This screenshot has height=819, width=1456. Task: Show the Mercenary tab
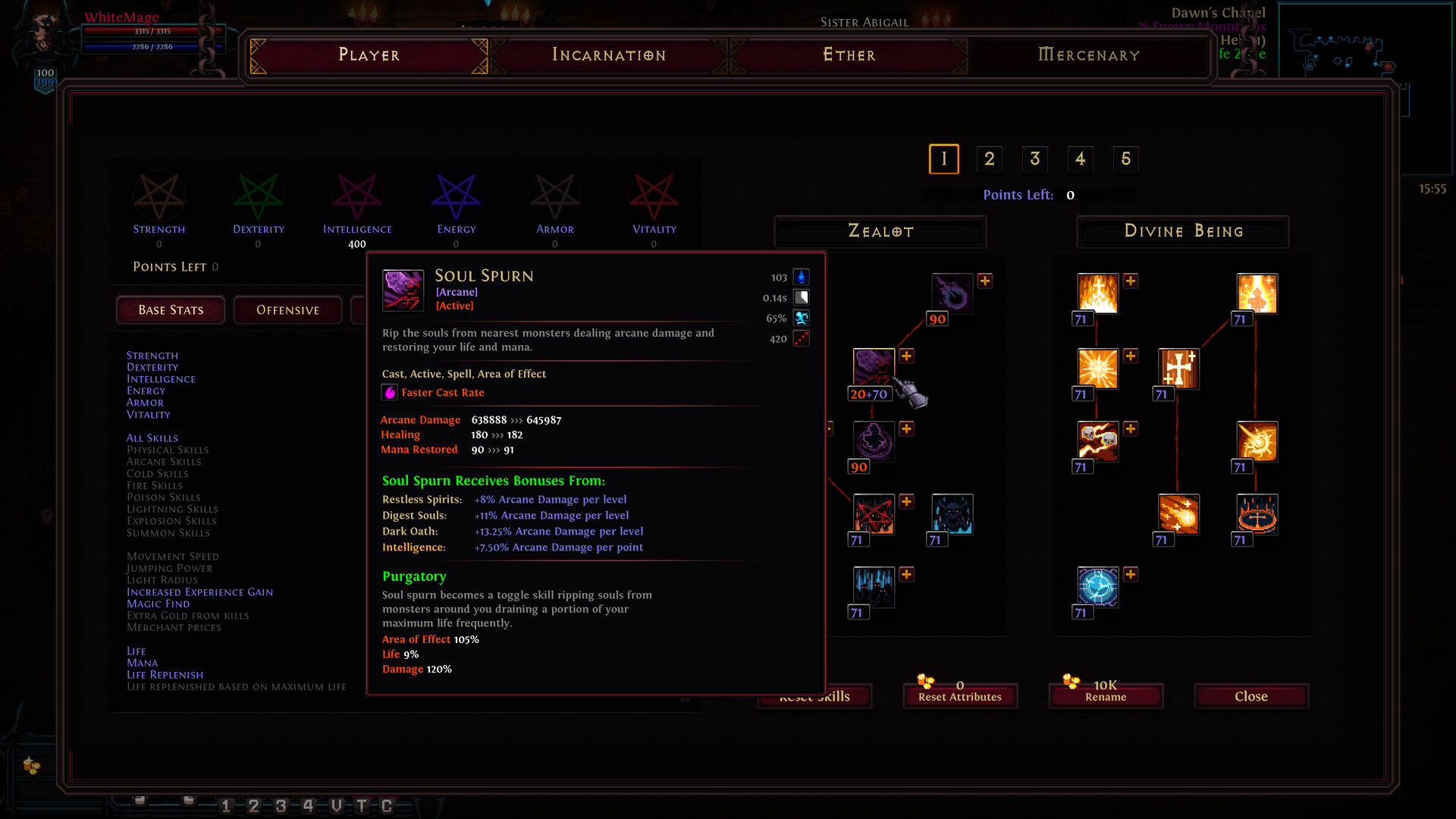(1088, 55)
